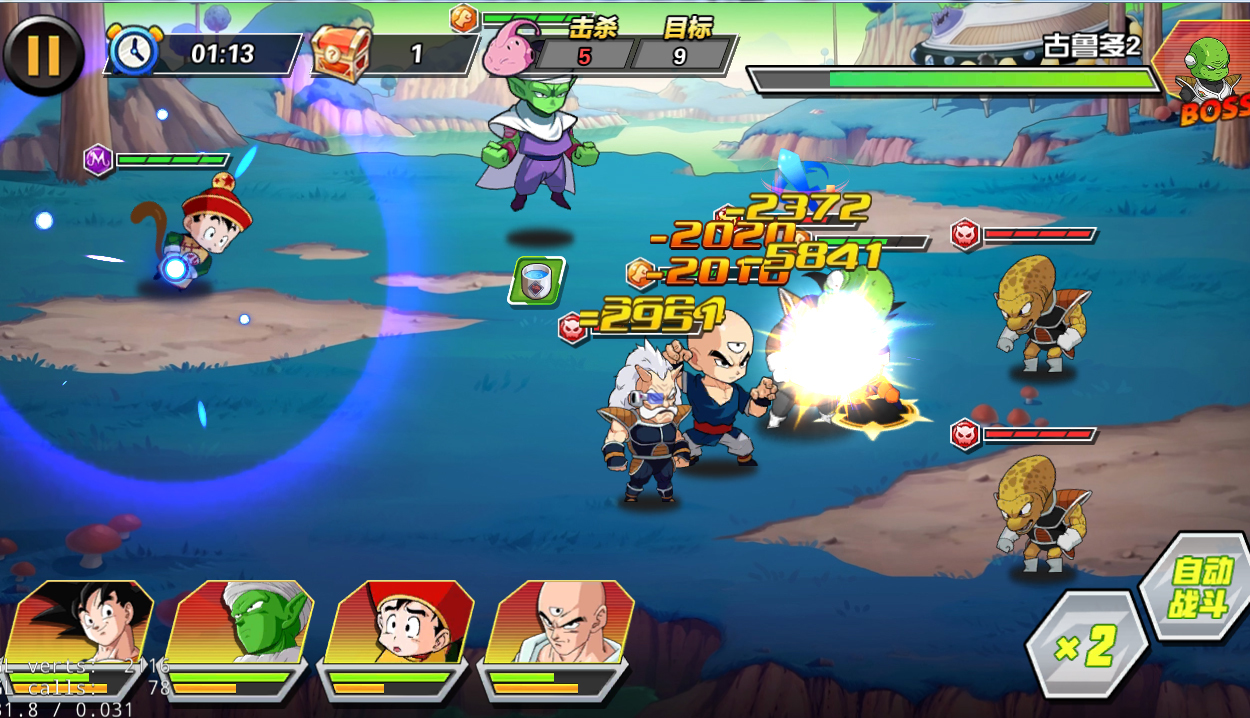The image size is (1250, 718).
Task: Toggle the ×2 speed button
Action: [1086, 646]
